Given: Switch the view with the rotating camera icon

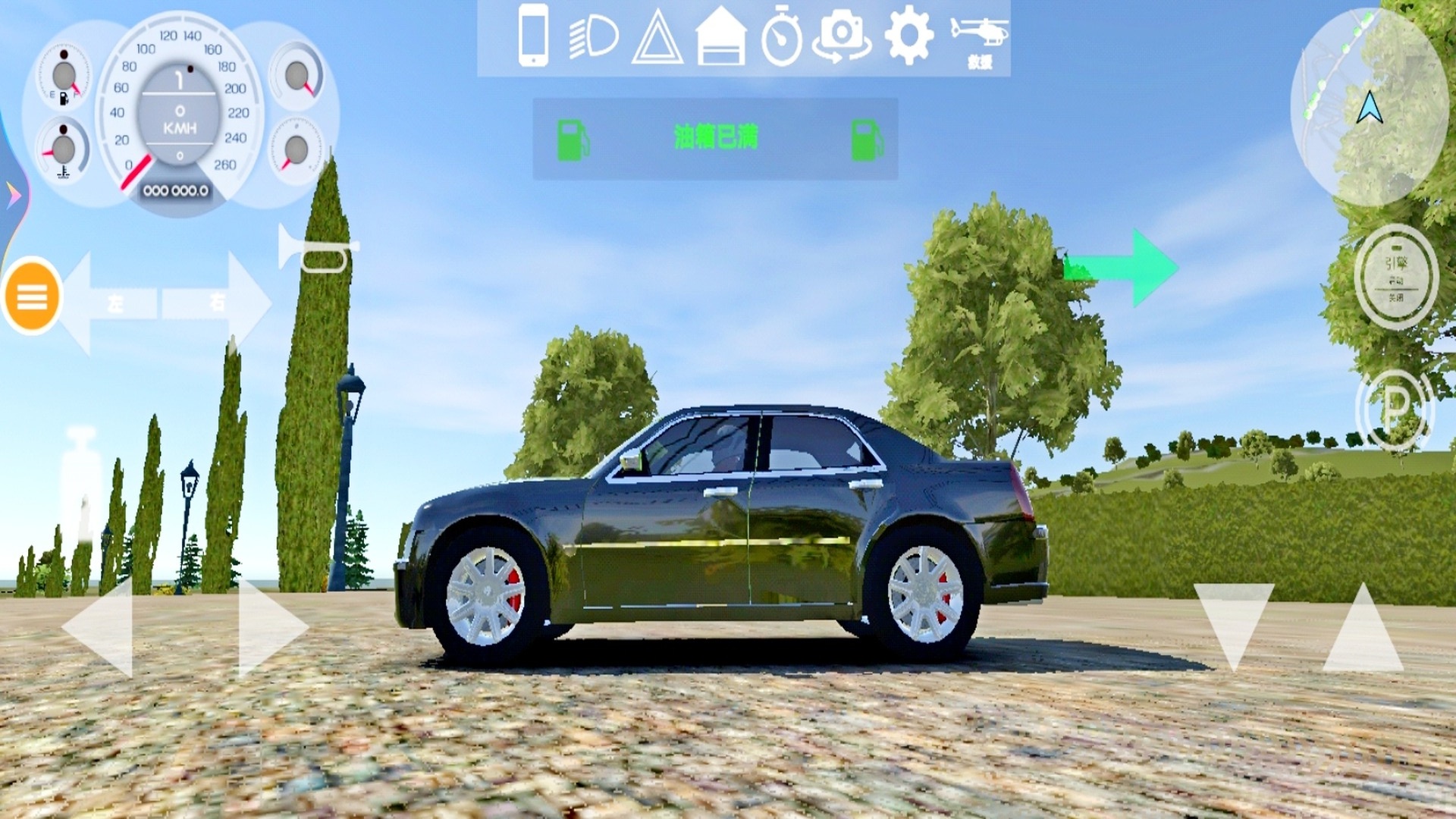Looking at the screenshot, I should [x=842, y=37].
